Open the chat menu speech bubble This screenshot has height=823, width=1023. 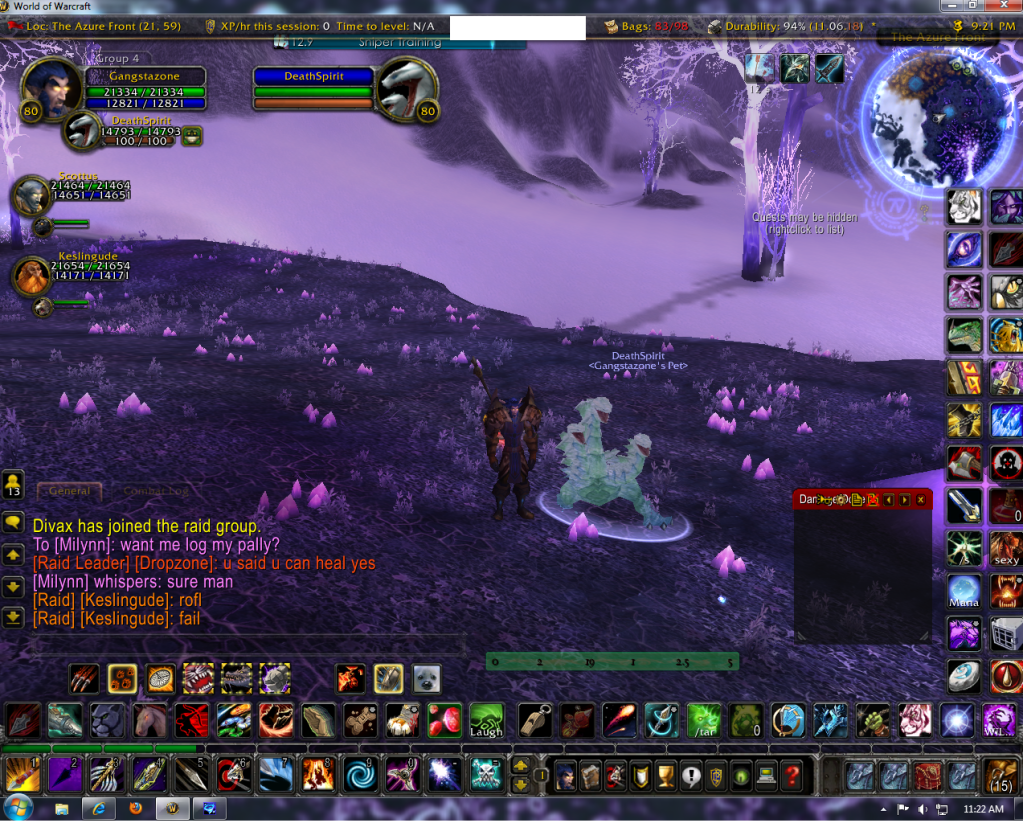click(13, 523)
